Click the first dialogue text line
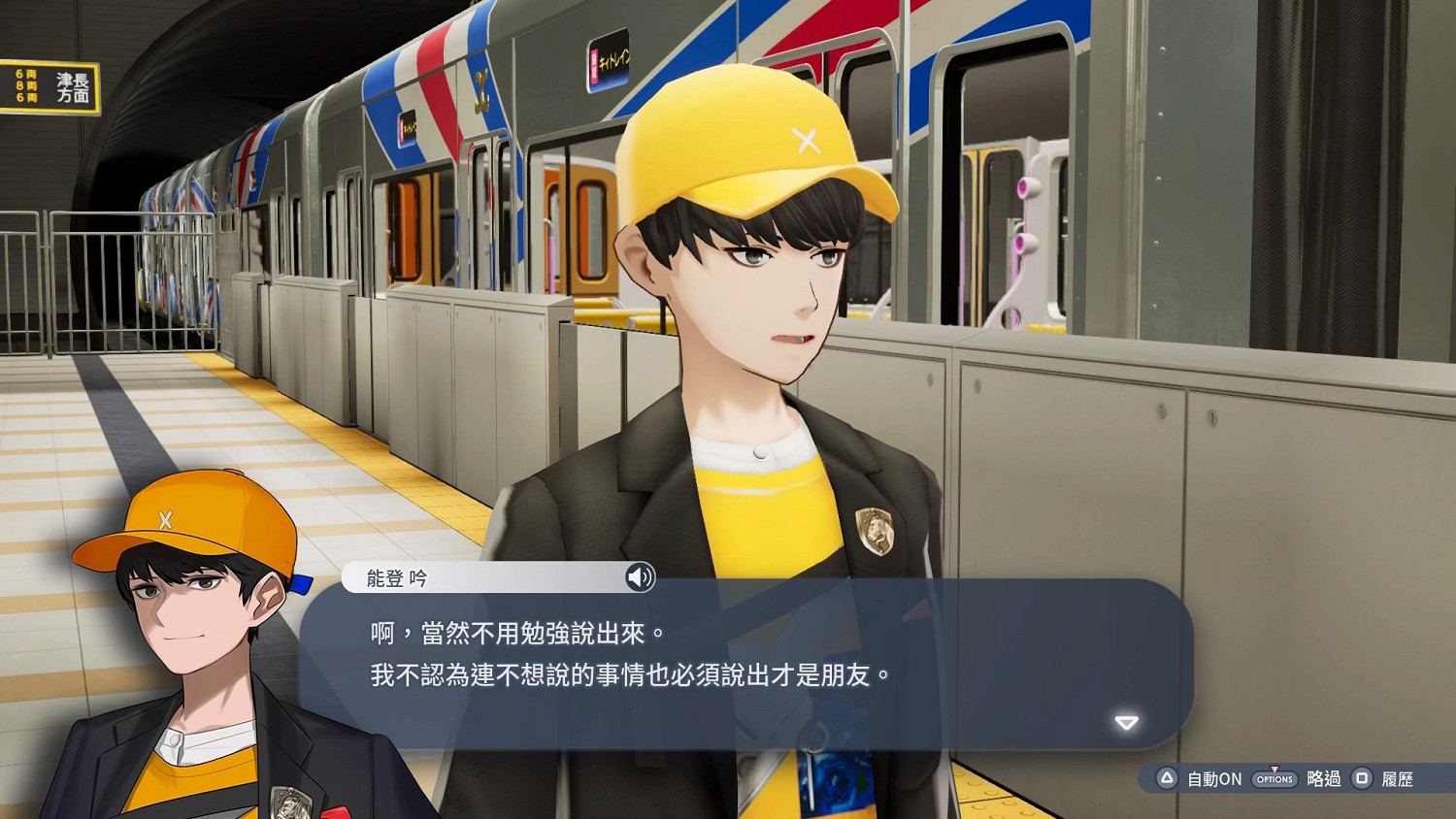 pyautogui.click(x=514, y=631)
